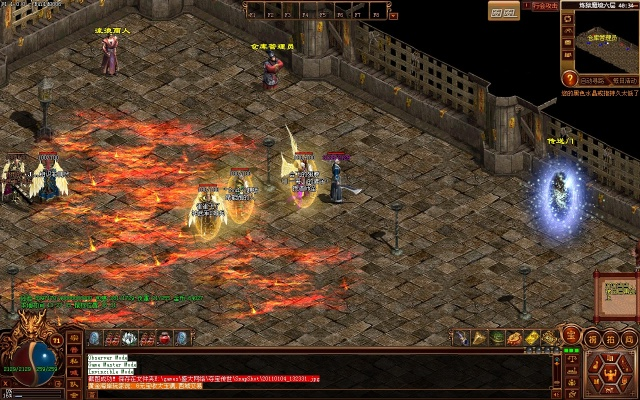Select the white lotus flower item slot

click(x=128, y=339)
